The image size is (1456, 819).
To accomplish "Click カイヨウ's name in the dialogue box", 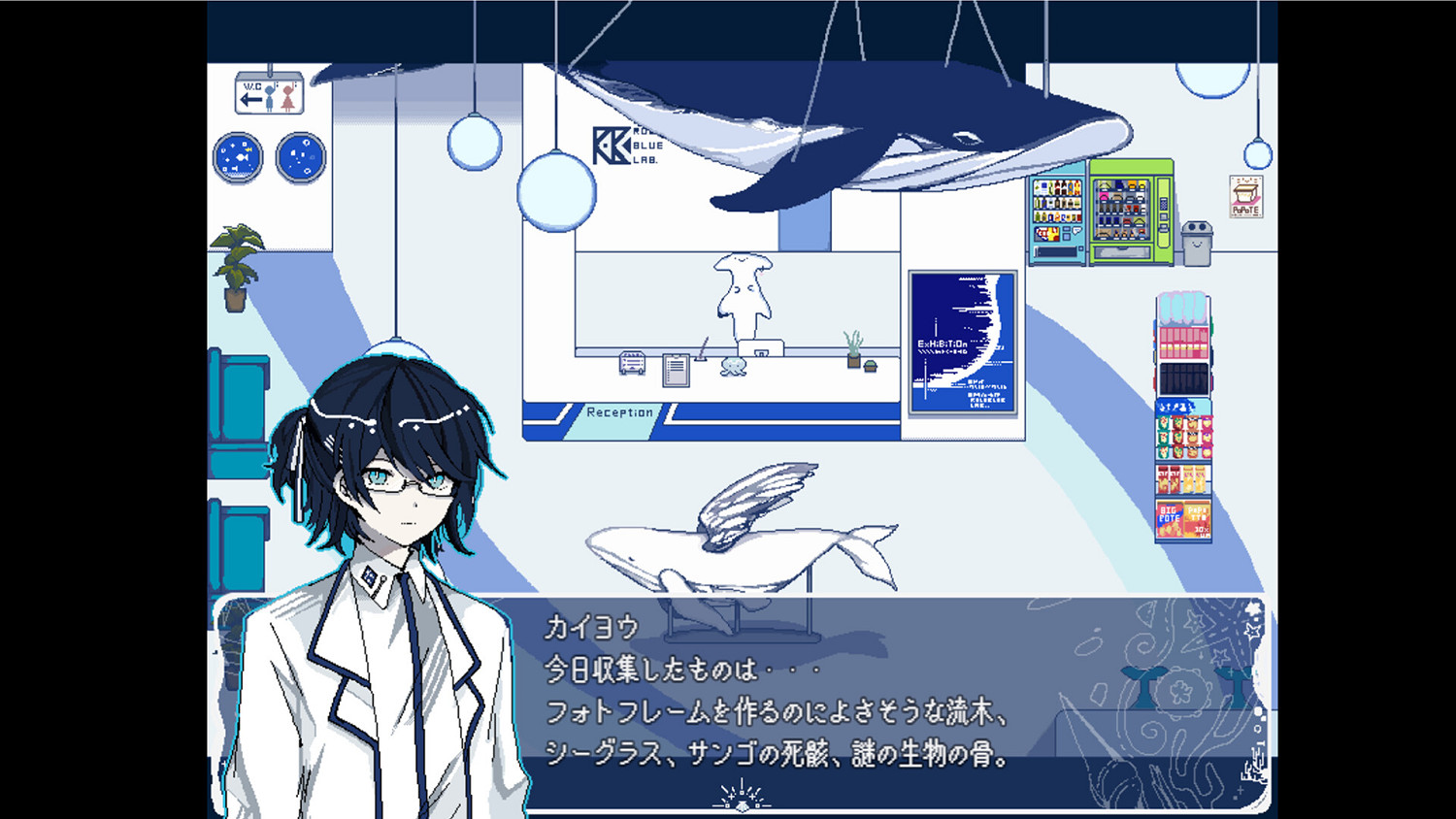I will click(592, 628).
